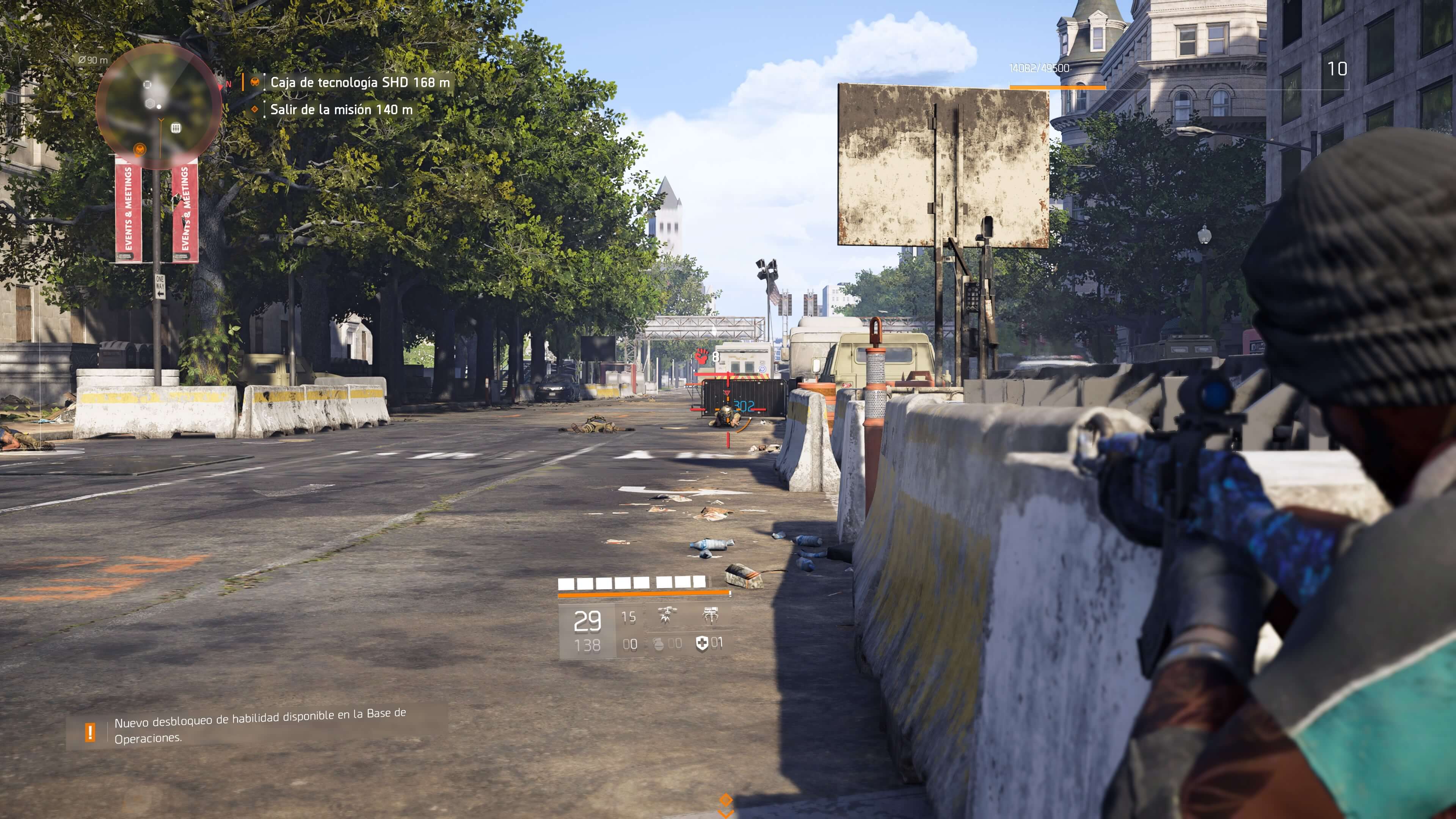Click the grid icon inside the minimap circle

click(x=176, y=128)
